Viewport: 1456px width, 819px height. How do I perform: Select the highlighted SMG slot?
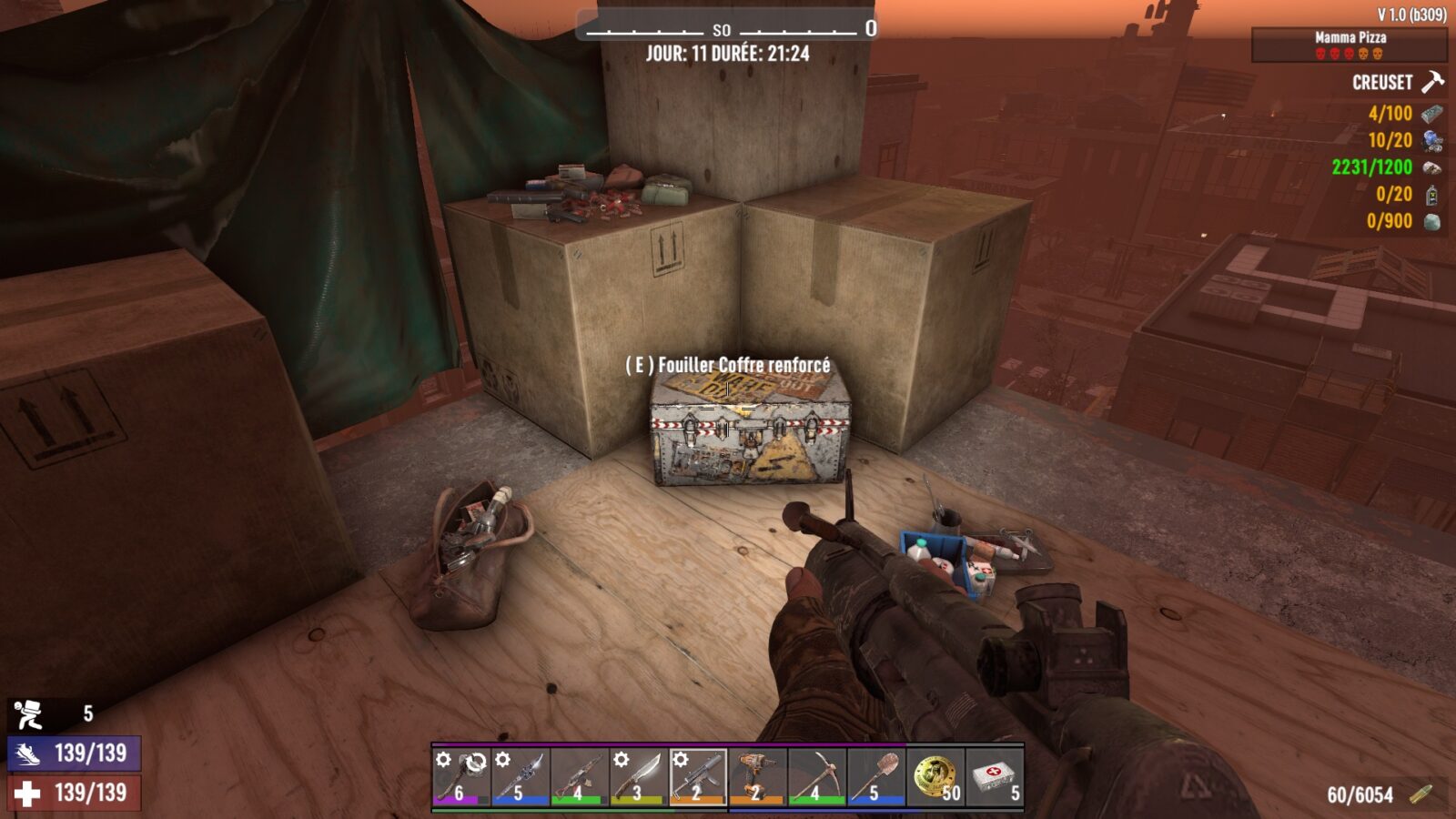click(x=698, y=776)
